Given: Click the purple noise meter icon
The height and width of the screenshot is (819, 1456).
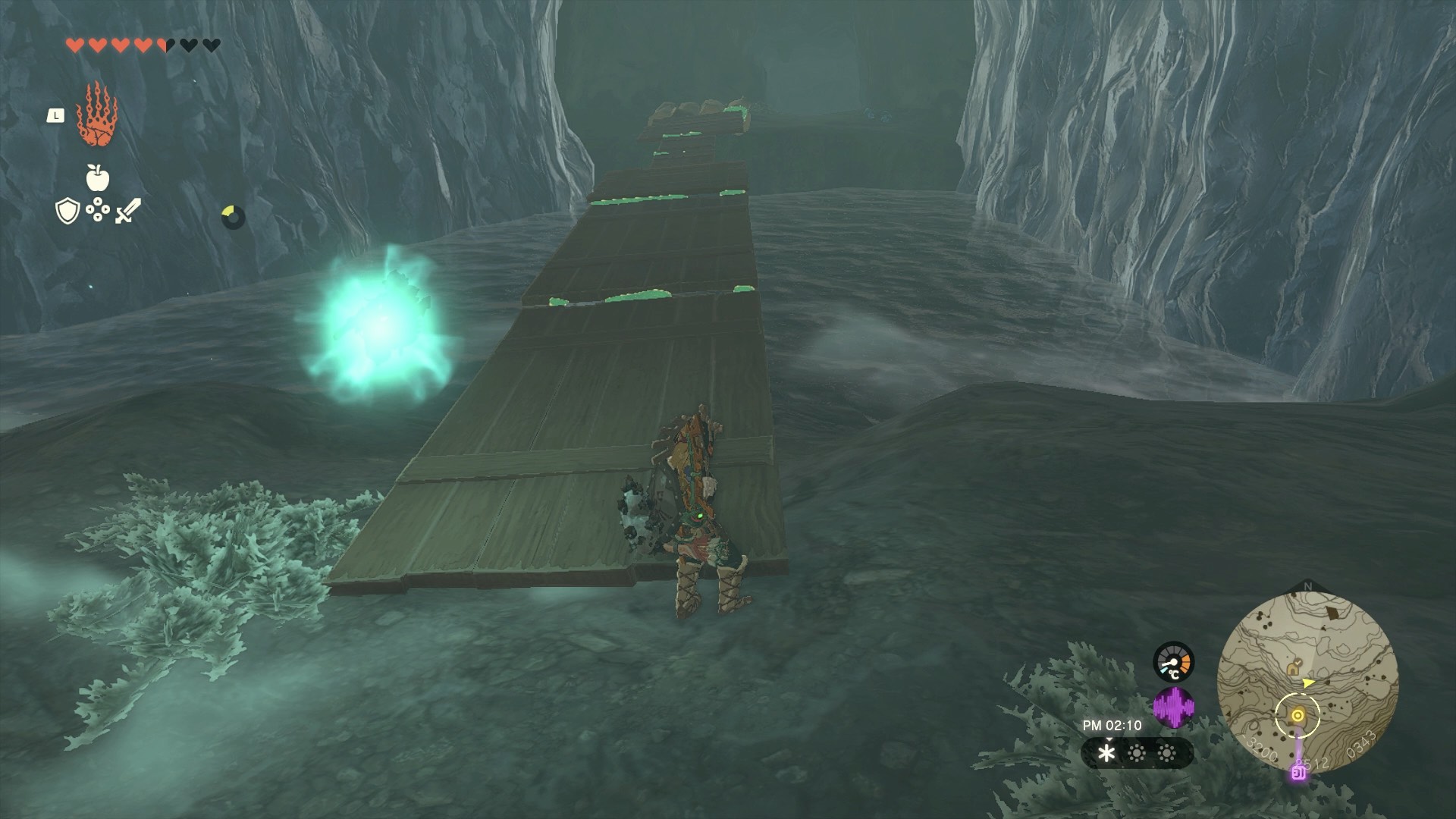Looking at the screenshot, I should (x=1173, y=708).
